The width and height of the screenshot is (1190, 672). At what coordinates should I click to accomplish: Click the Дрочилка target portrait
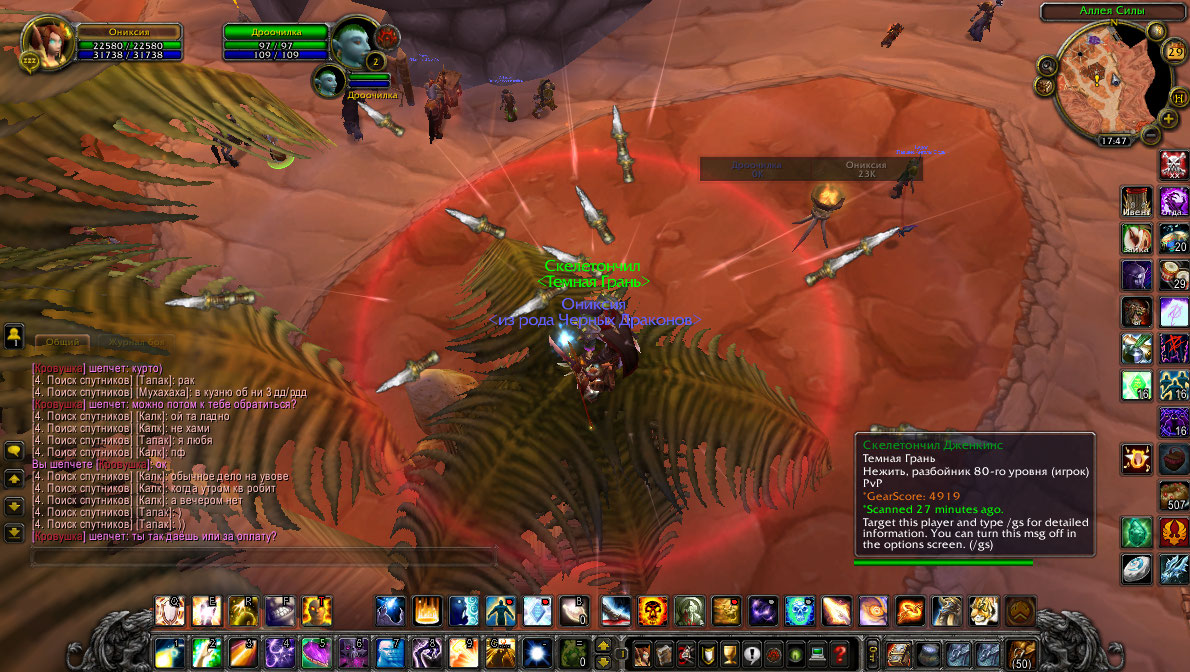coord(356,40)
